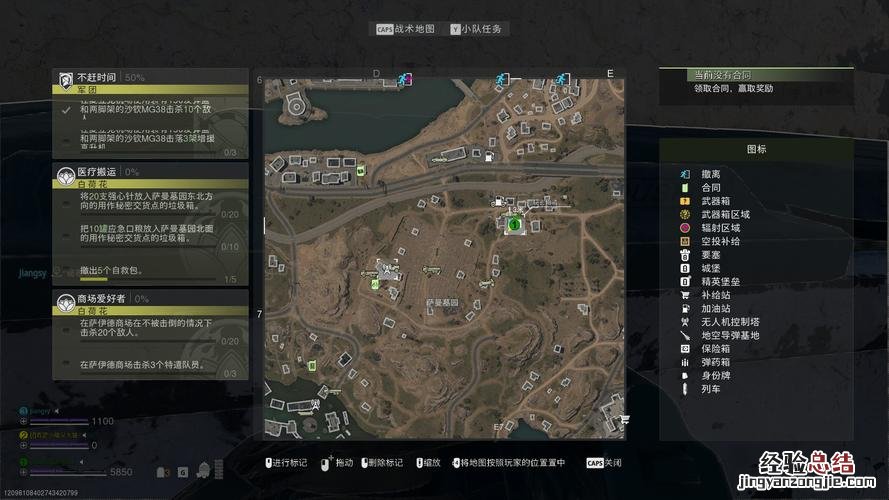This screenshot has height=500, width=889.
Task: Click the green squad marker numbered 1
Action: [514, 226]
